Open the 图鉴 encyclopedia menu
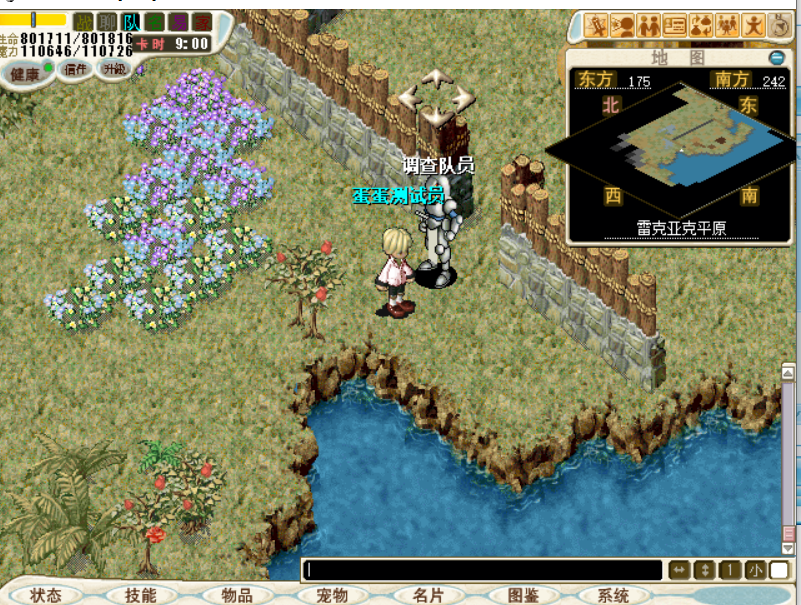The height and width of the screenshot is (605, 801). click(x=522, y=595)
